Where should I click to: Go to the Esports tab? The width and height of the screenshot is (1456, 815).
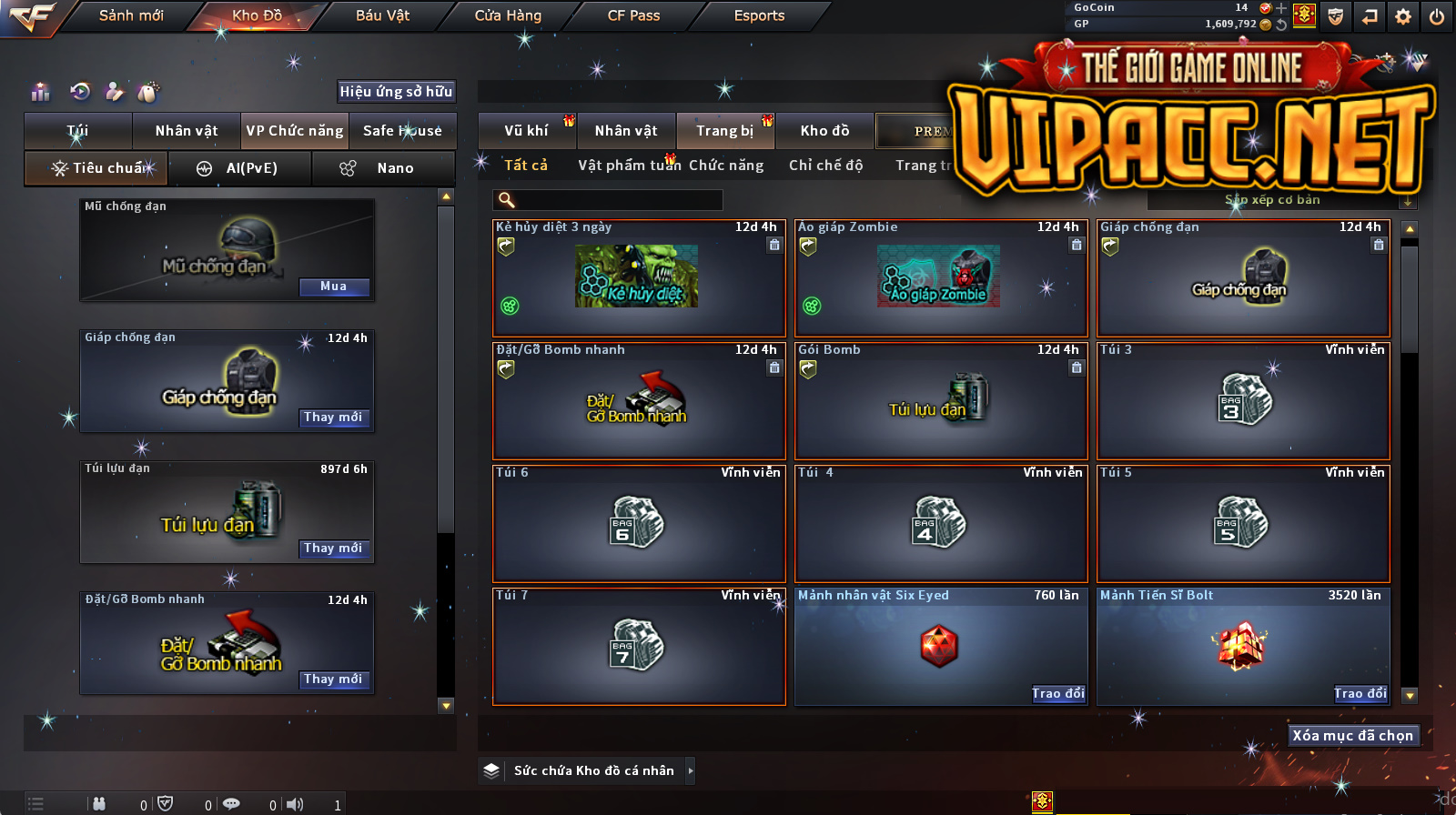pyautogui.click(x=759, y=15)
